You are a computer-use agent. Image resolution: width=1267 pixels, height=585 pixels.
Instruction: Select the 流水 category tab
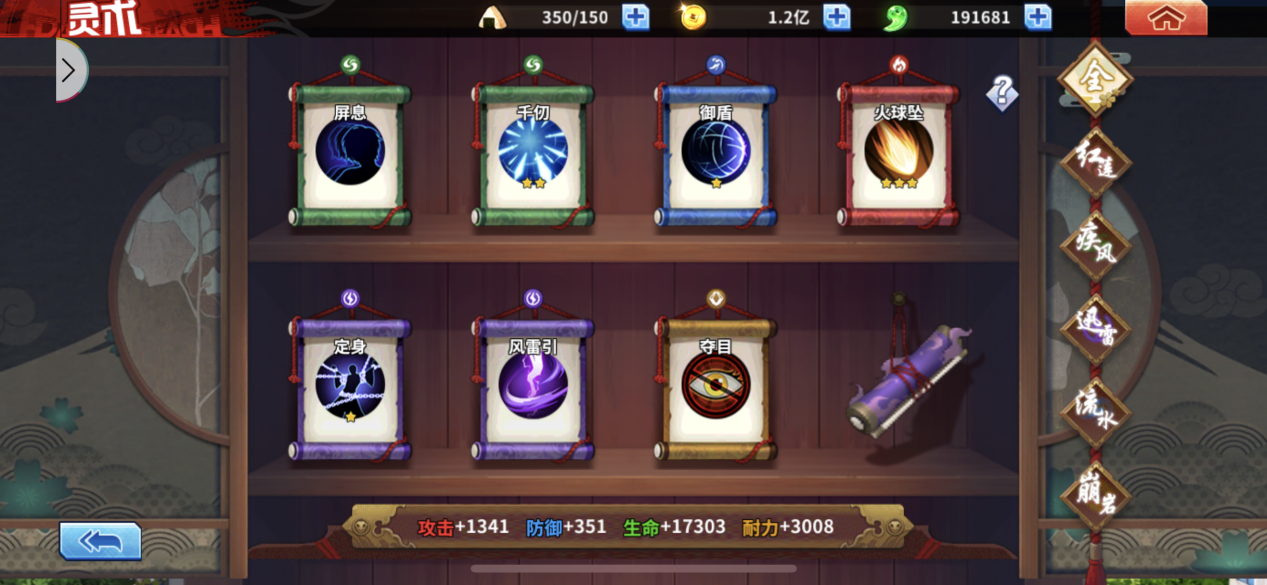pos(1095,412)
